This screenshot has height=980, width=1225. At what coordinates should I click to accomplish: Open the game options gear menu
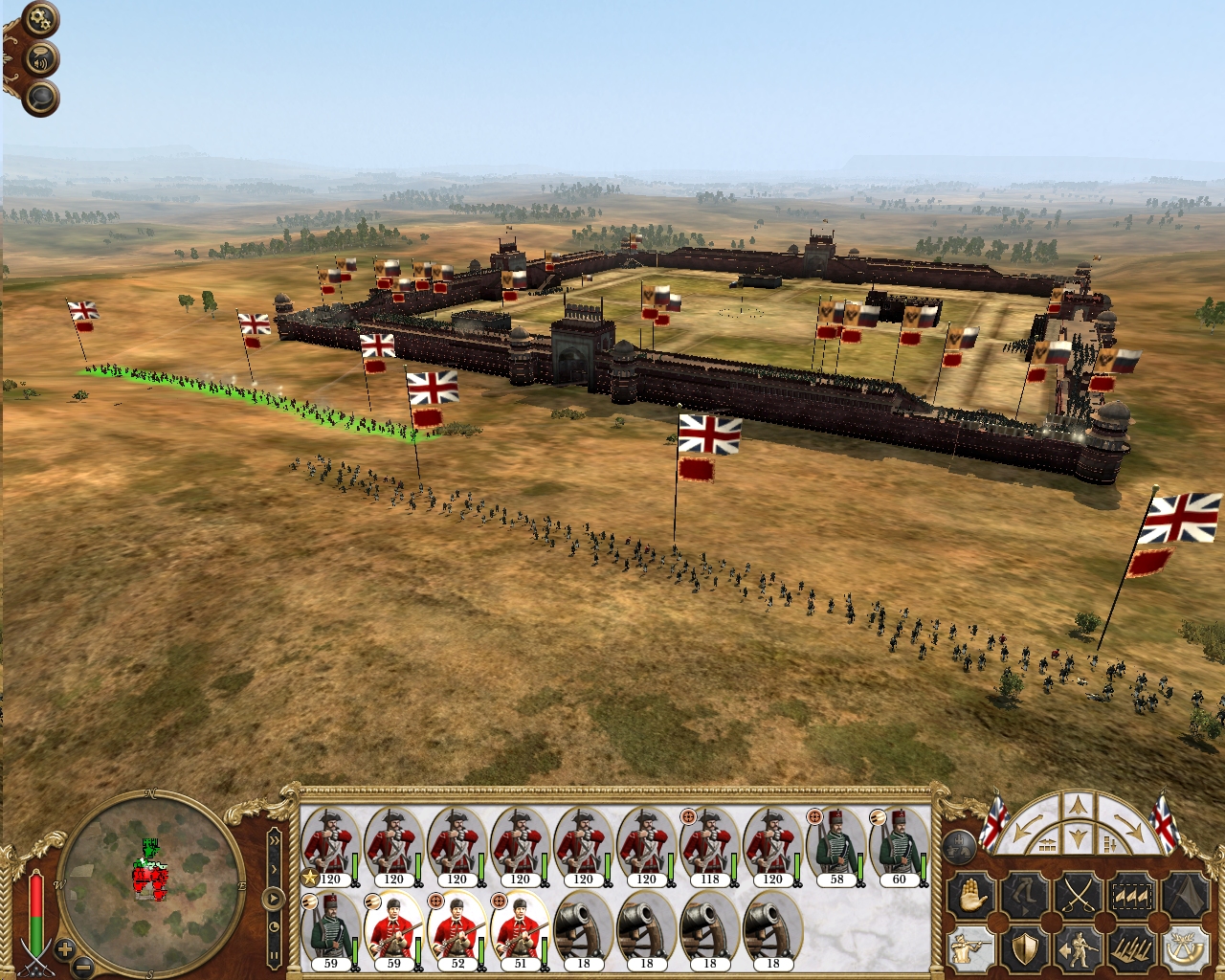pyautogui.click(x=40, y=19)
